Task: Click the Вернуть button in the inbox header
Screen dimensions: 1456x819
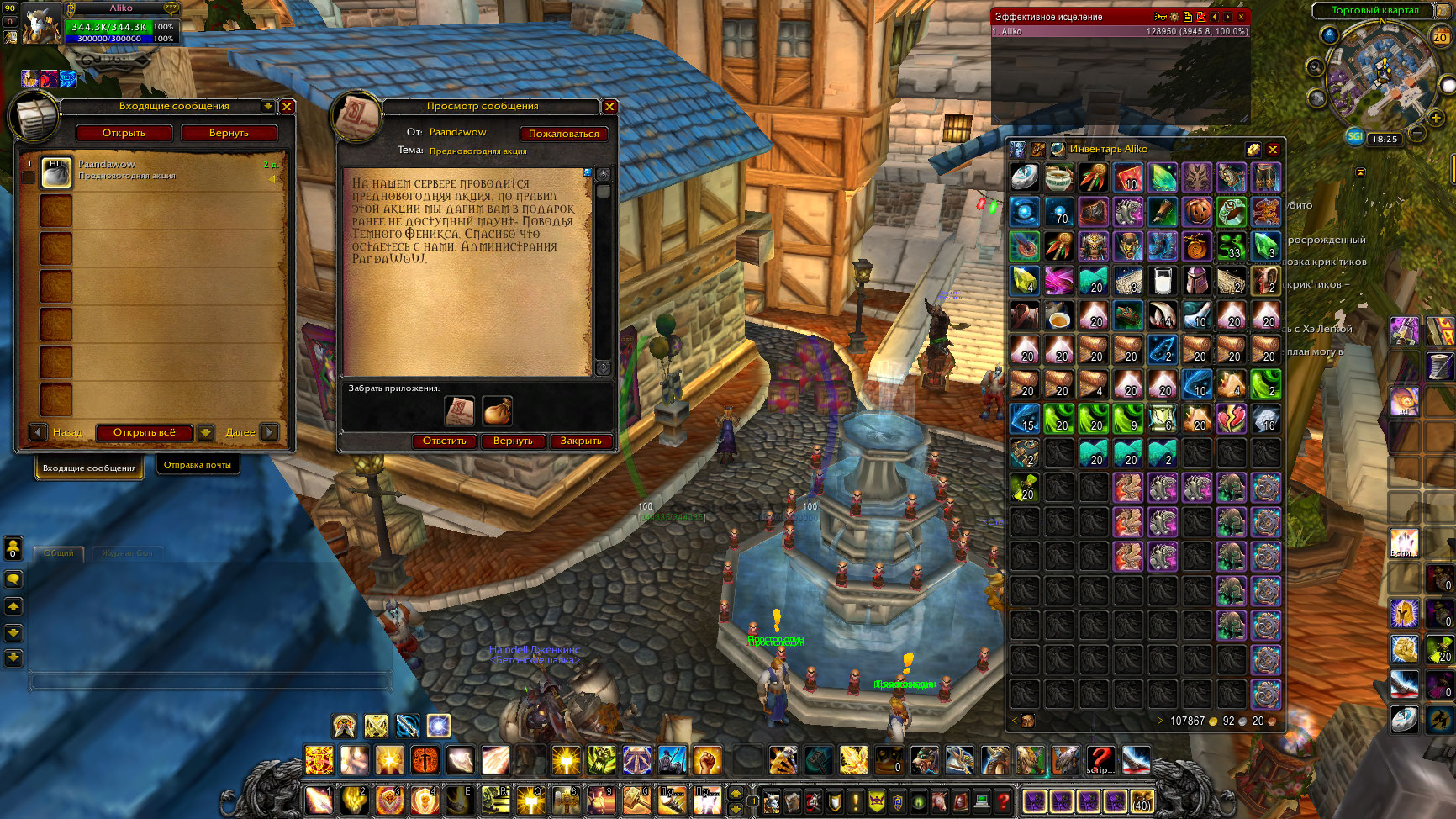Action: coord(229,133)
